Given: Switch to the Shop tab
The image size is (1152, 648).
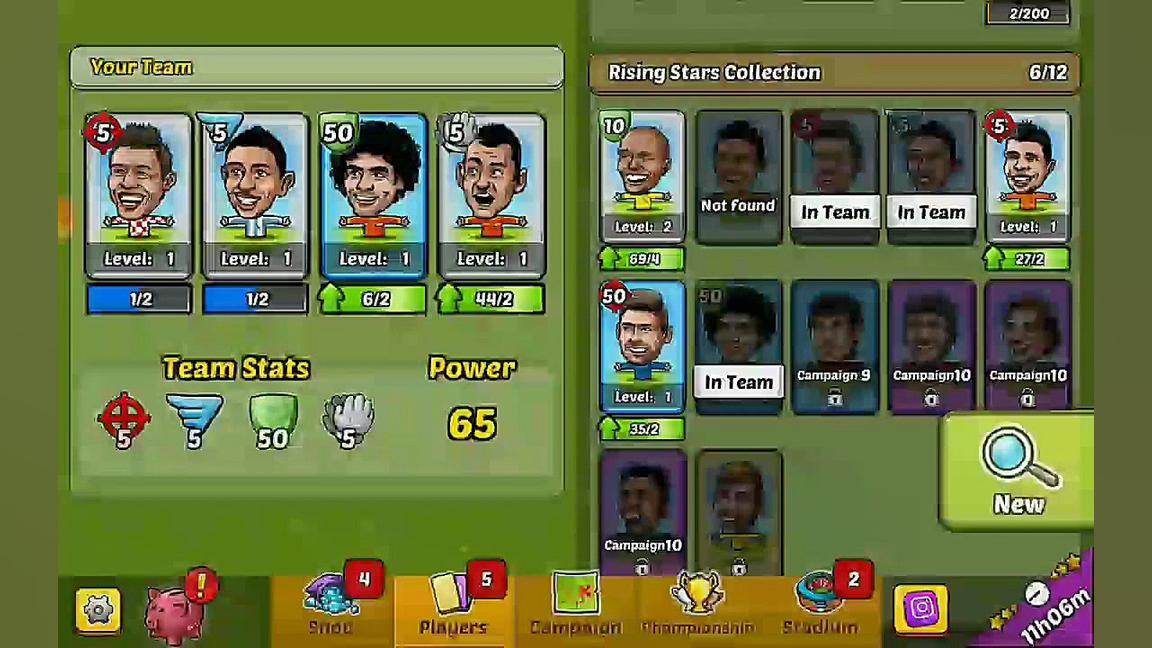Looking at the screenshot, I should tap(332, 606).
